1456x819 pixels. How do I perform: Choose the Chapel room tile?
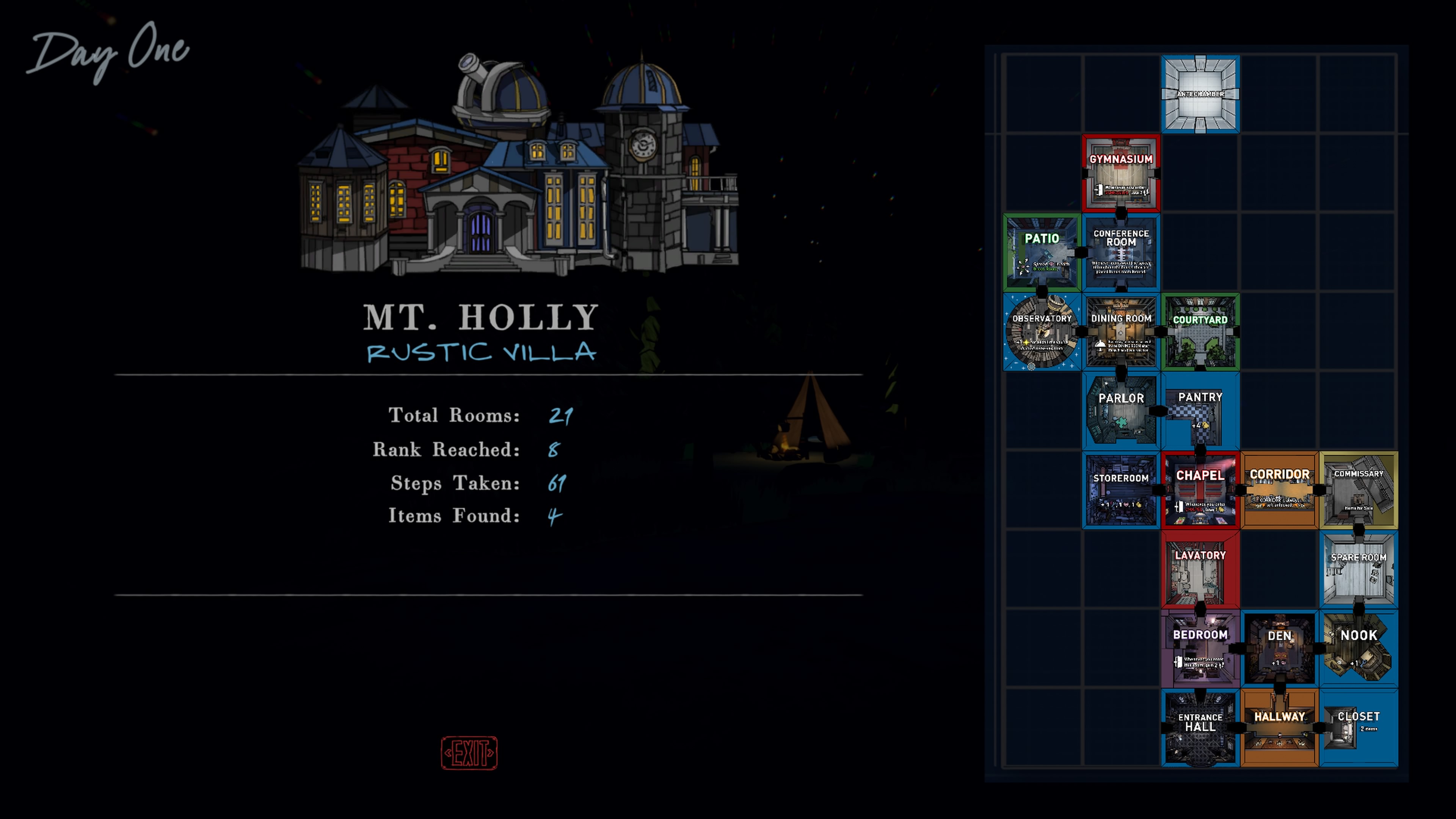click(x=1200, y=490)
